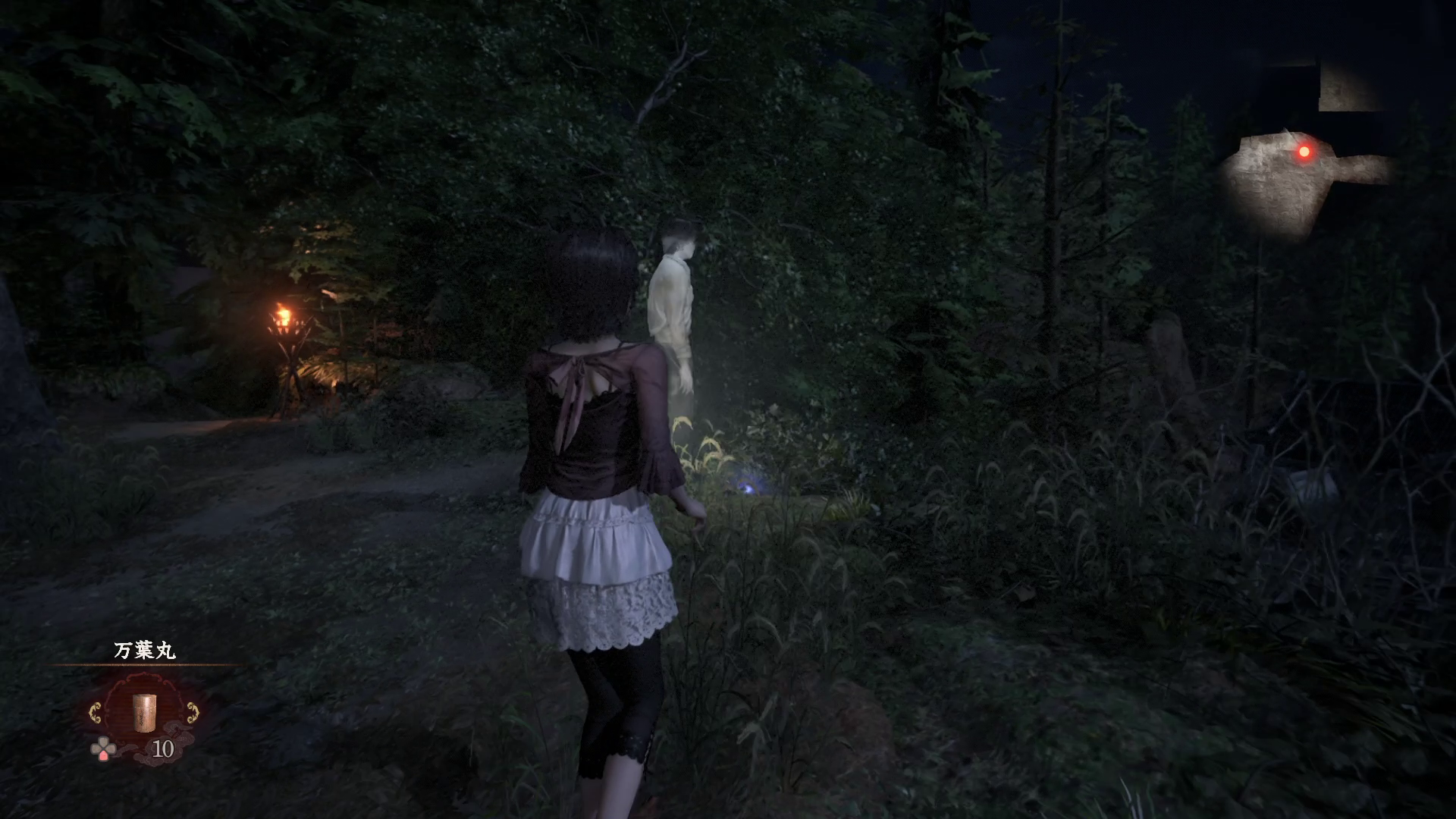Click the red player marker on the minimap
The width and height of the screenshot is (1456, 819).
click(x=1304, y=152)
